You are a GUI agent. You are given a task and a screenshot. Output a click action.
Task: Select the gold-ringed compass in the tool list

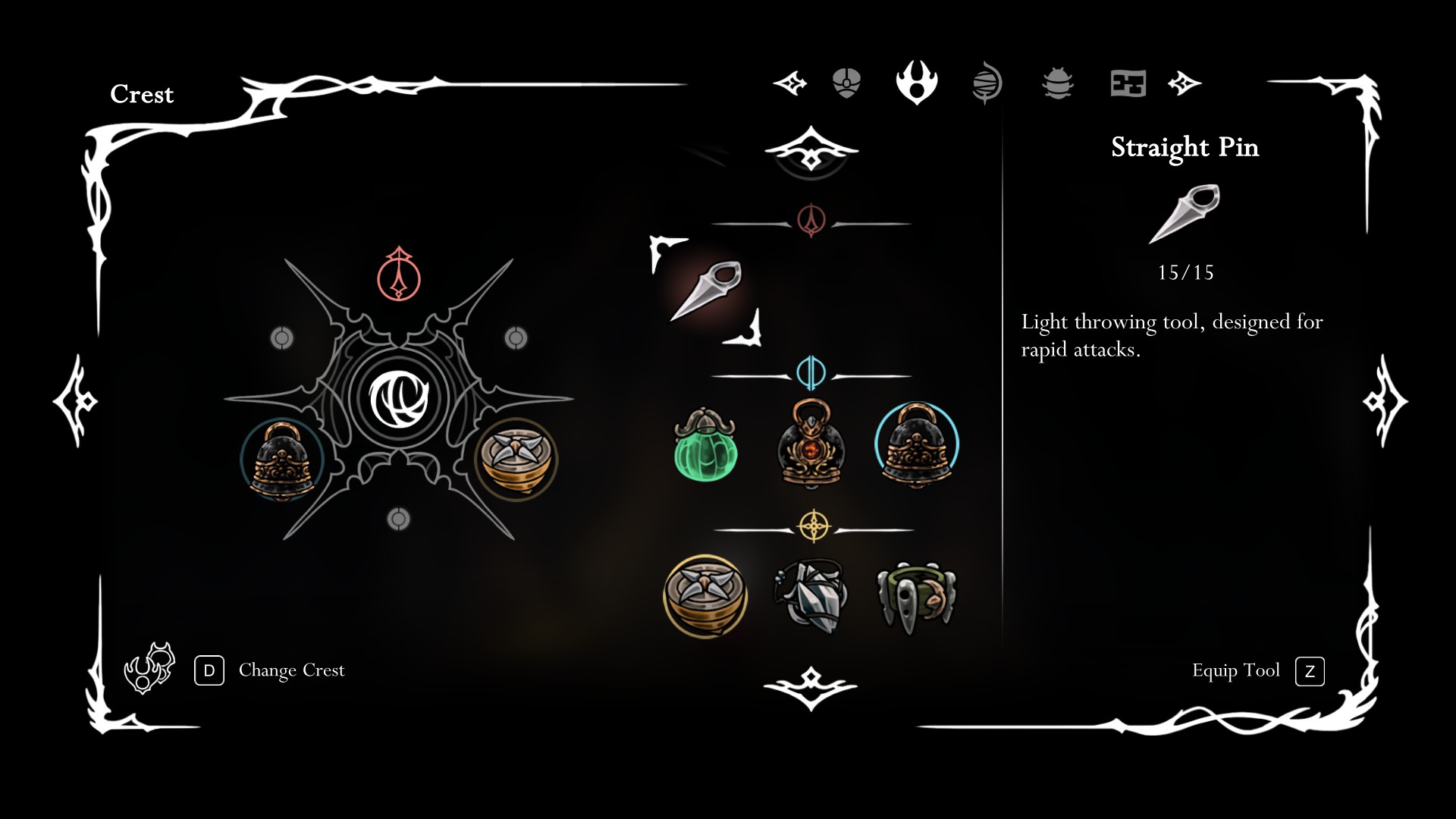click(x=705, y=597)
